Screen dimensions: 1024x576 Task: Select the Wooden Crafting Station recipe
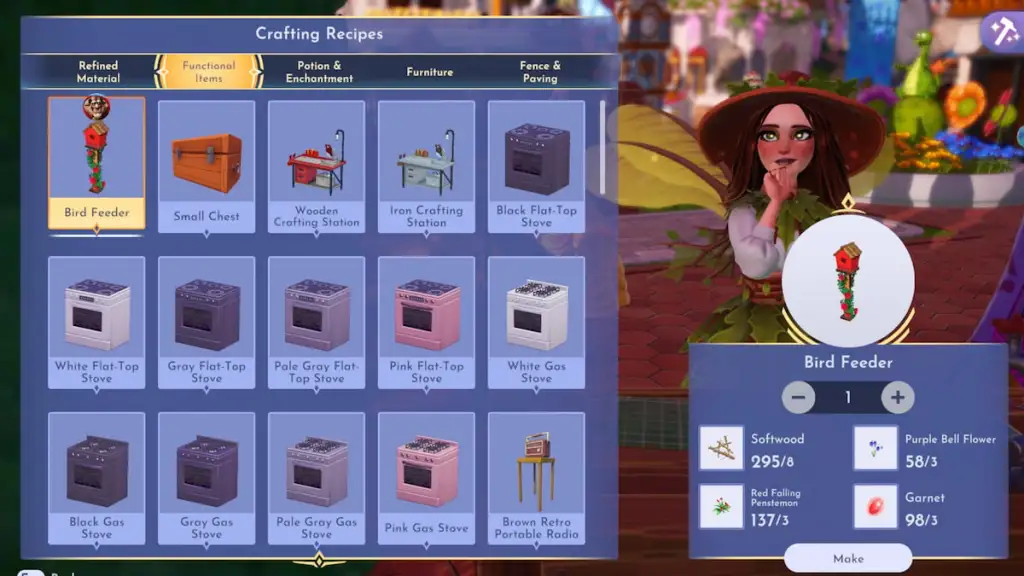pos(317,166)
